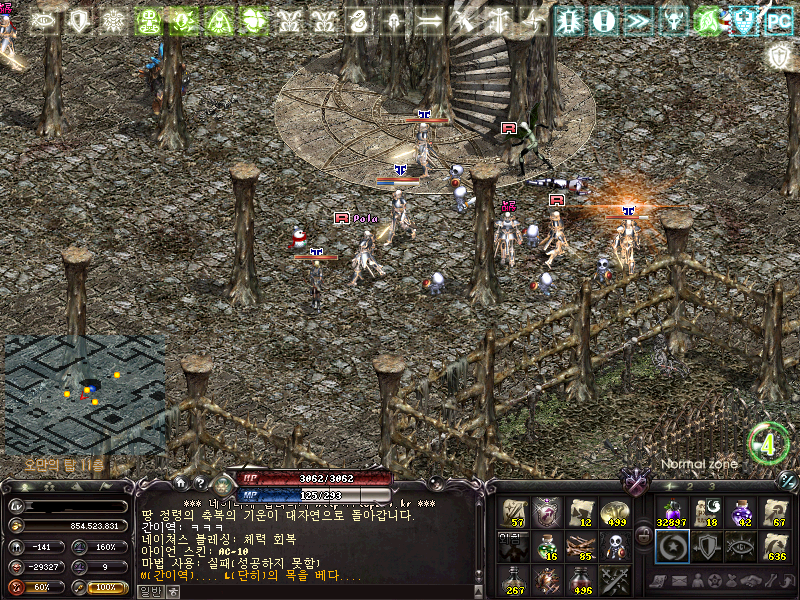Open the minimap of the tower floor
800x600 pixels.
84,392
